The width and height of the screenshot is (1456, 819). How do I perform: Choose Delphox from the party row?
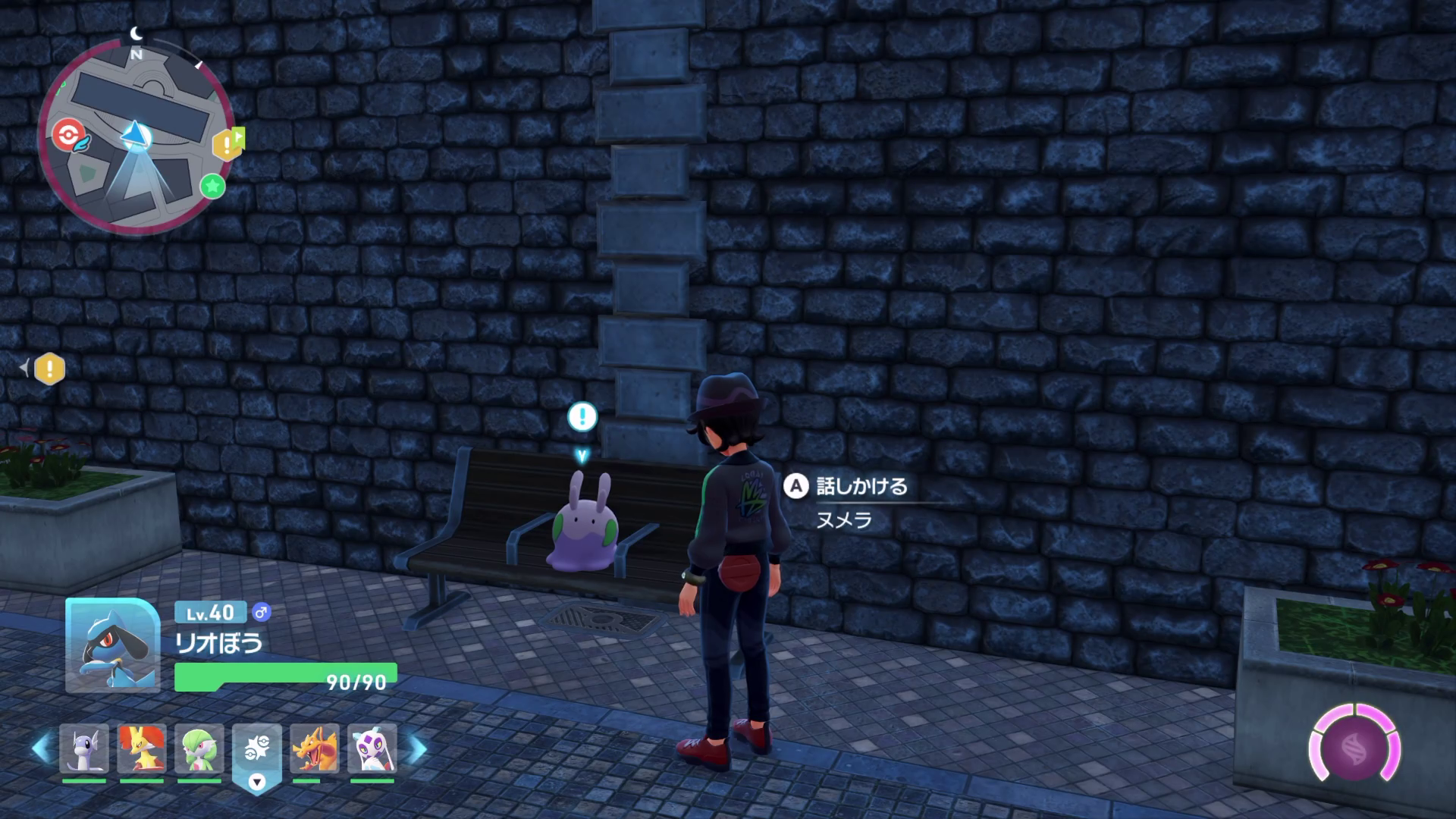point(142,749)
